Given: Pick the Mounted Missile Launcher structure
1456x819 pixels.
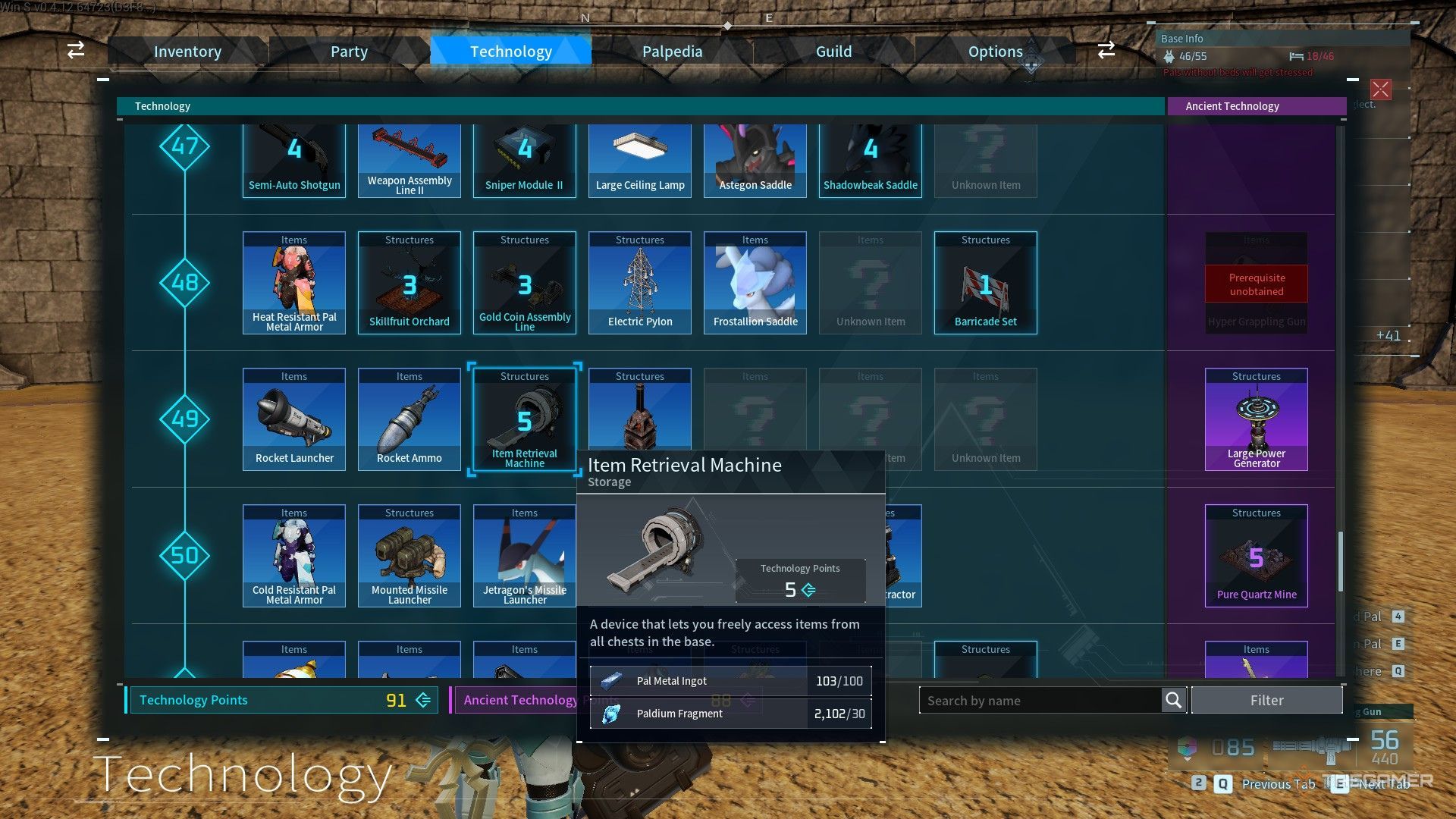Looking at the screenshot, I should [409, 555].
